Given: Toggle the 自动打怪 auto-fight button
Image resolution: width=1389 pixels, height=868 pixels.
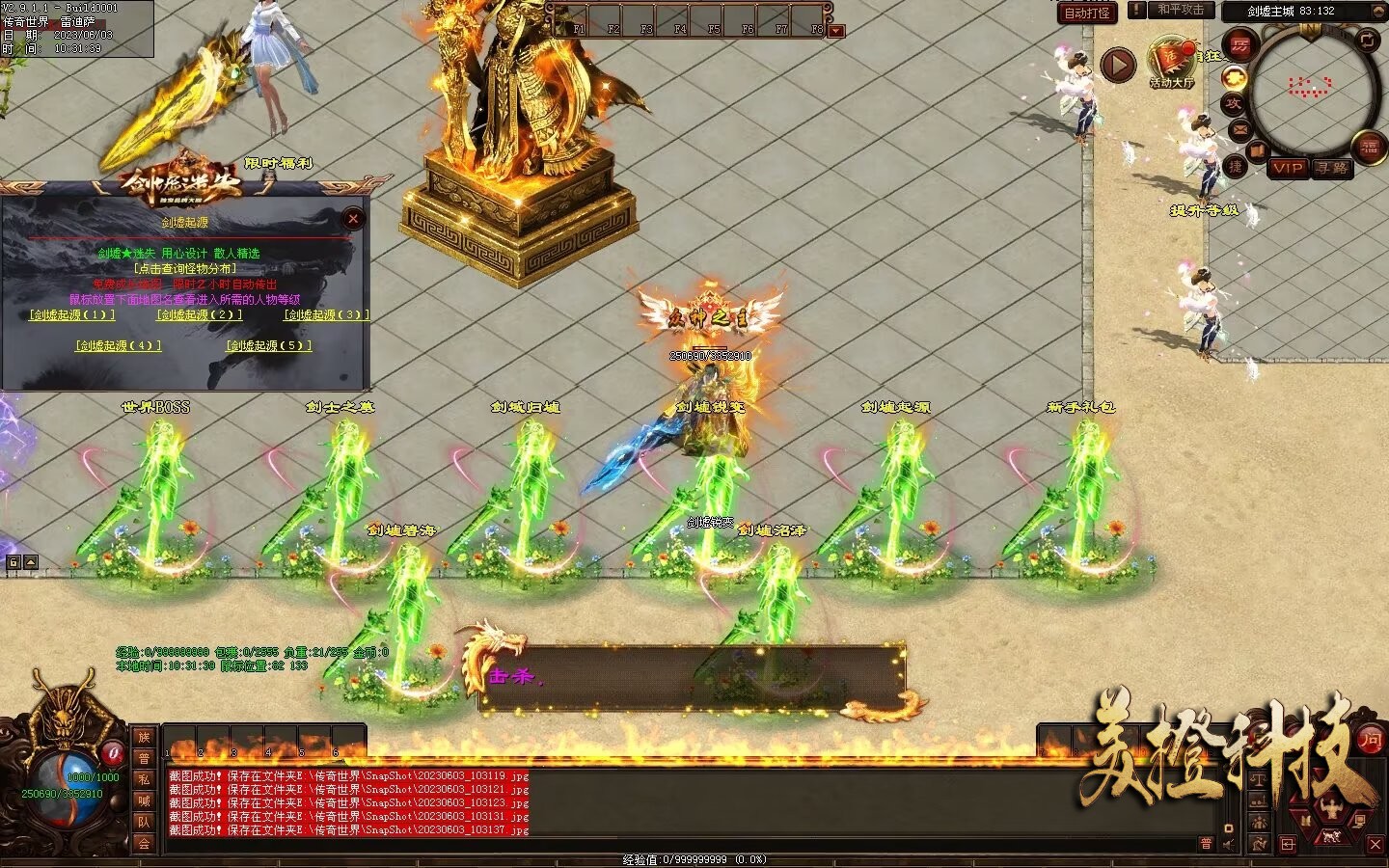Looking at the screenshot, I should 1087,13.
